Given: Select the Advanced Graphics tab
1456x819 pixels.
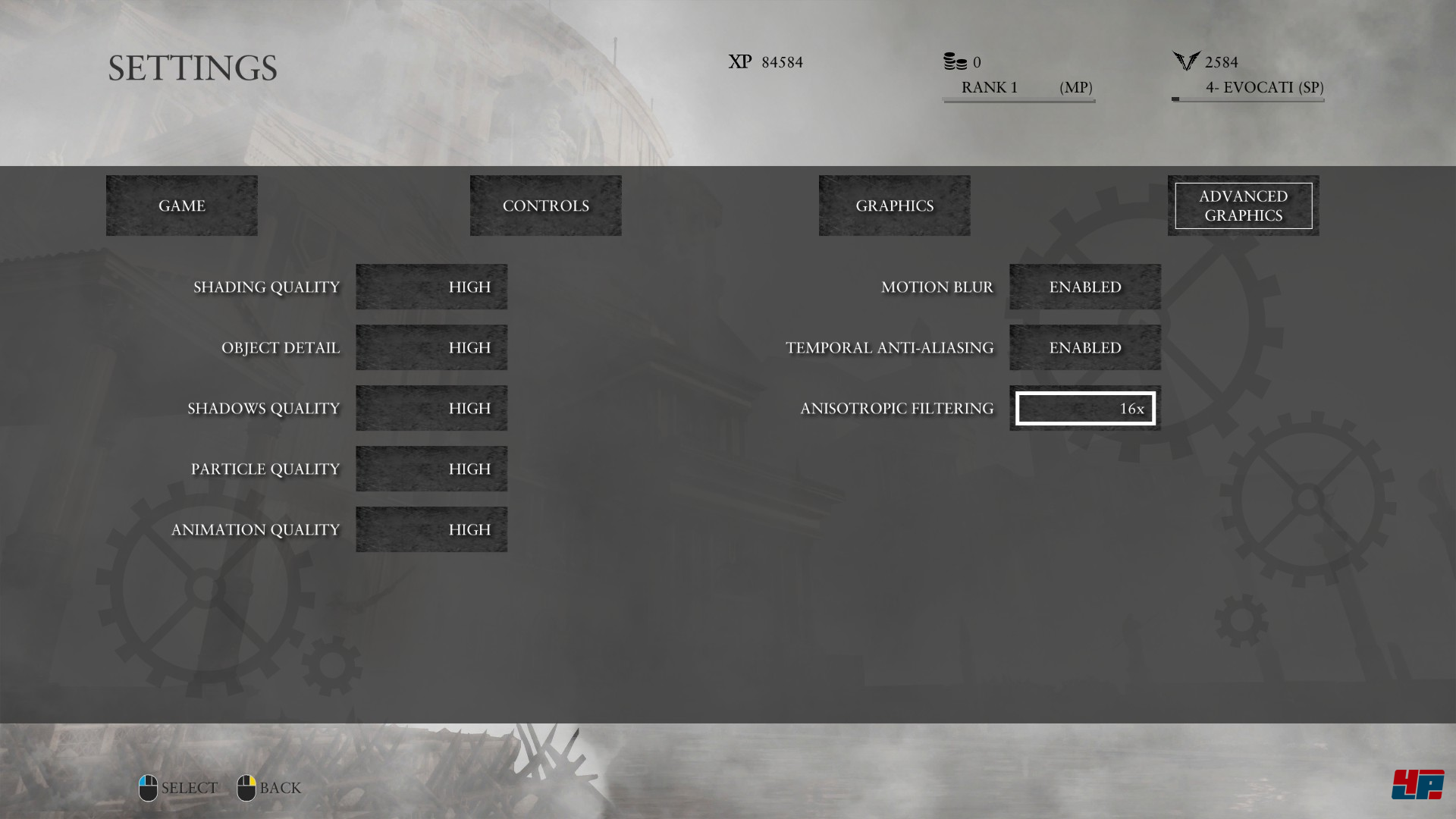Looking at the screenshot, I should (1243, 205).
